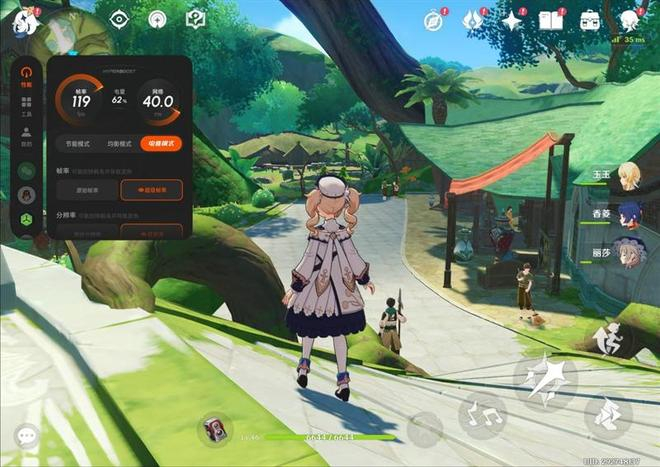Select the 节能模式 power-saving mode
Image resolution: width=660 pixels, height=467 pixels.
tap(74, 144)
